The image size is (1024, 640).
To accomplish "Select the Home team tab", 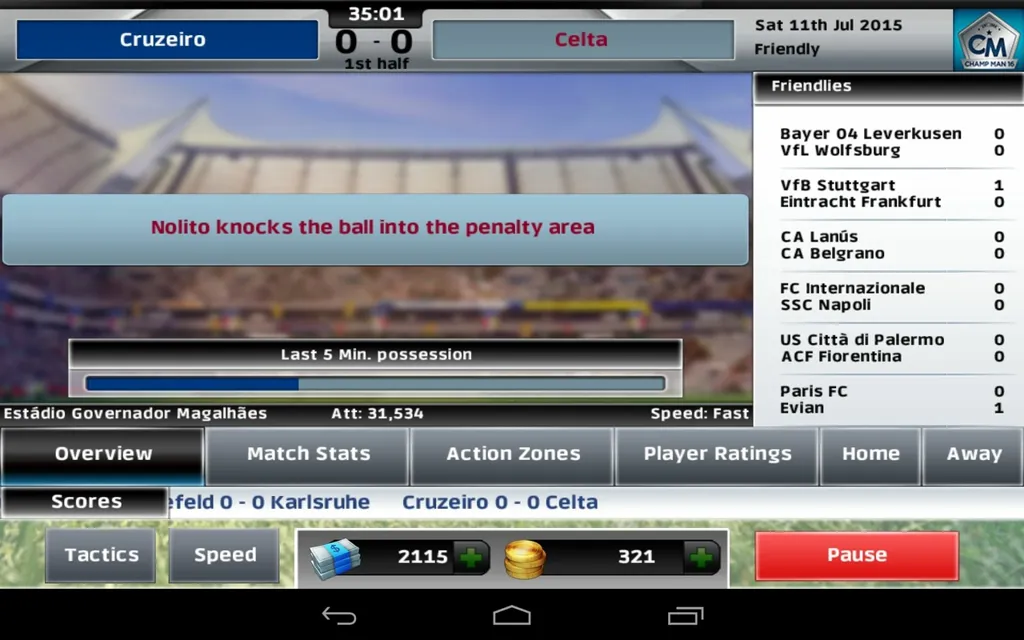I will (x=870, y=455).
